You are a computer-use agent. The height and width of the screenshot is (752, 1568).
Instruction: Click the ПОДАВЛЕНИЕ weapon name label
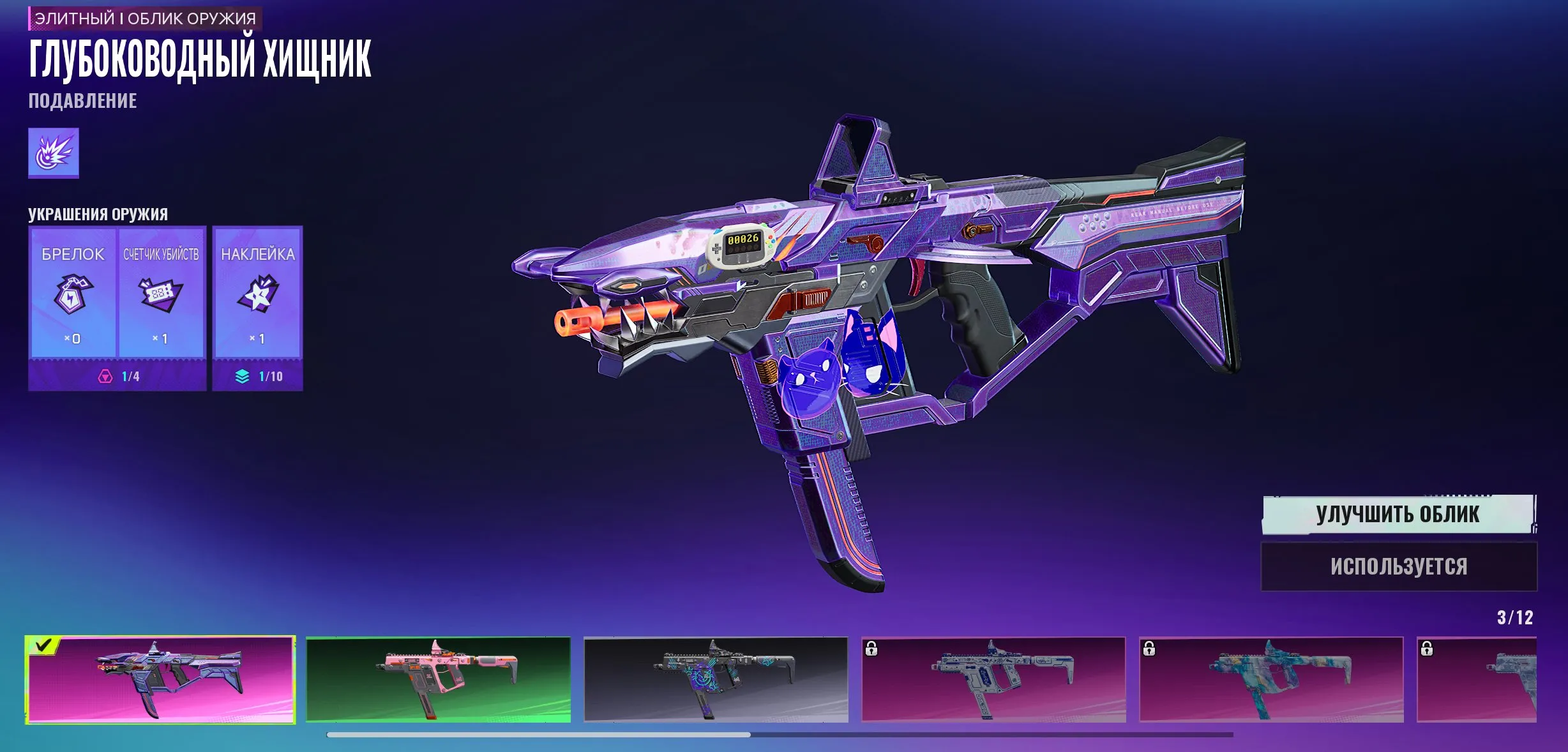tap(82, 100)
